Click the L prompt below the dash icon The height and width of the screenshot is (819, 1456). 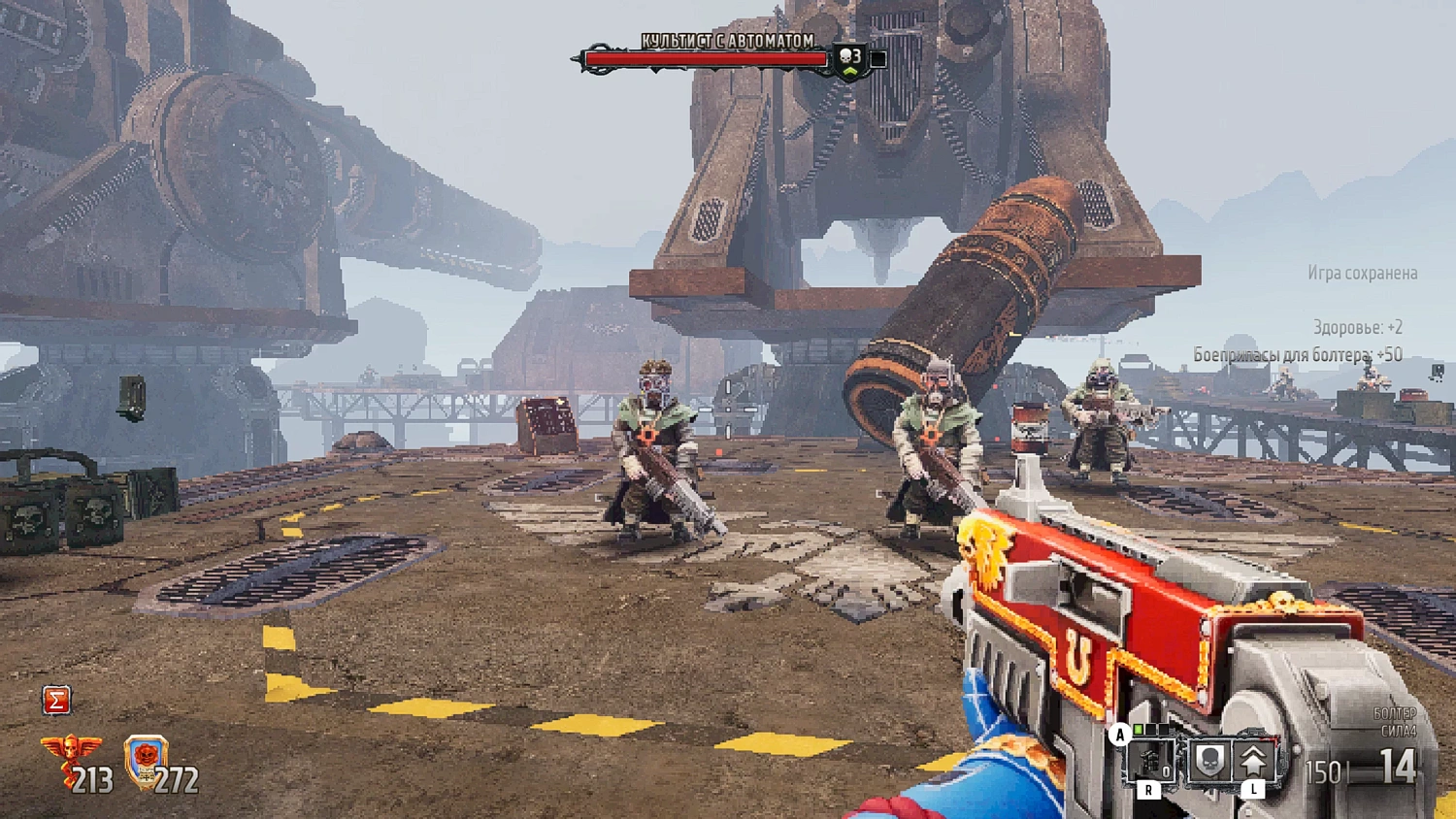click(1253, 789)
